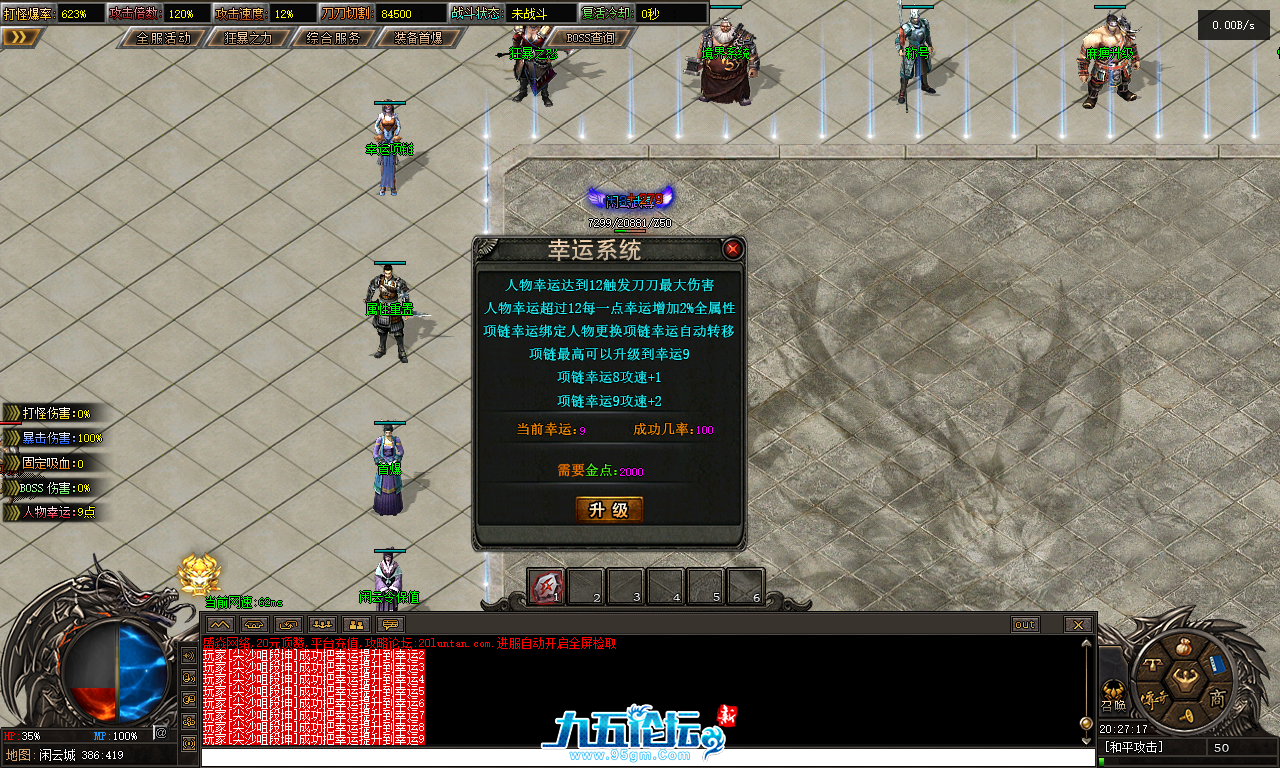
Task: Open the money bag inventory icon on the circular menu
Action: pos(1184,647)
